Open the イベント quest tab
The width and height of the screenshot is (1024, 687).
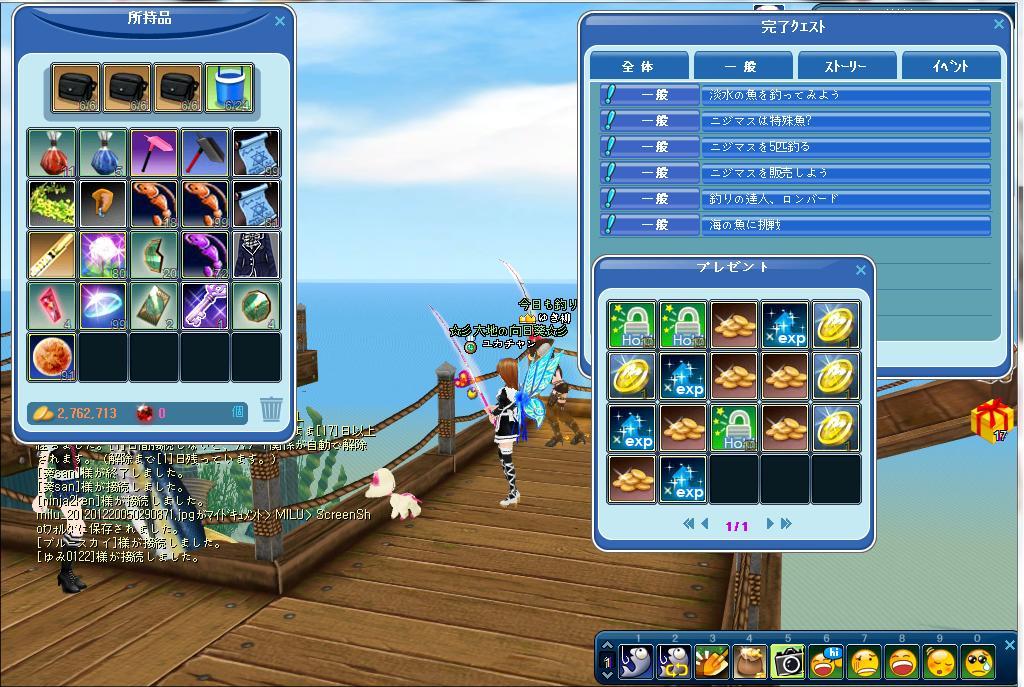(950, 66)
